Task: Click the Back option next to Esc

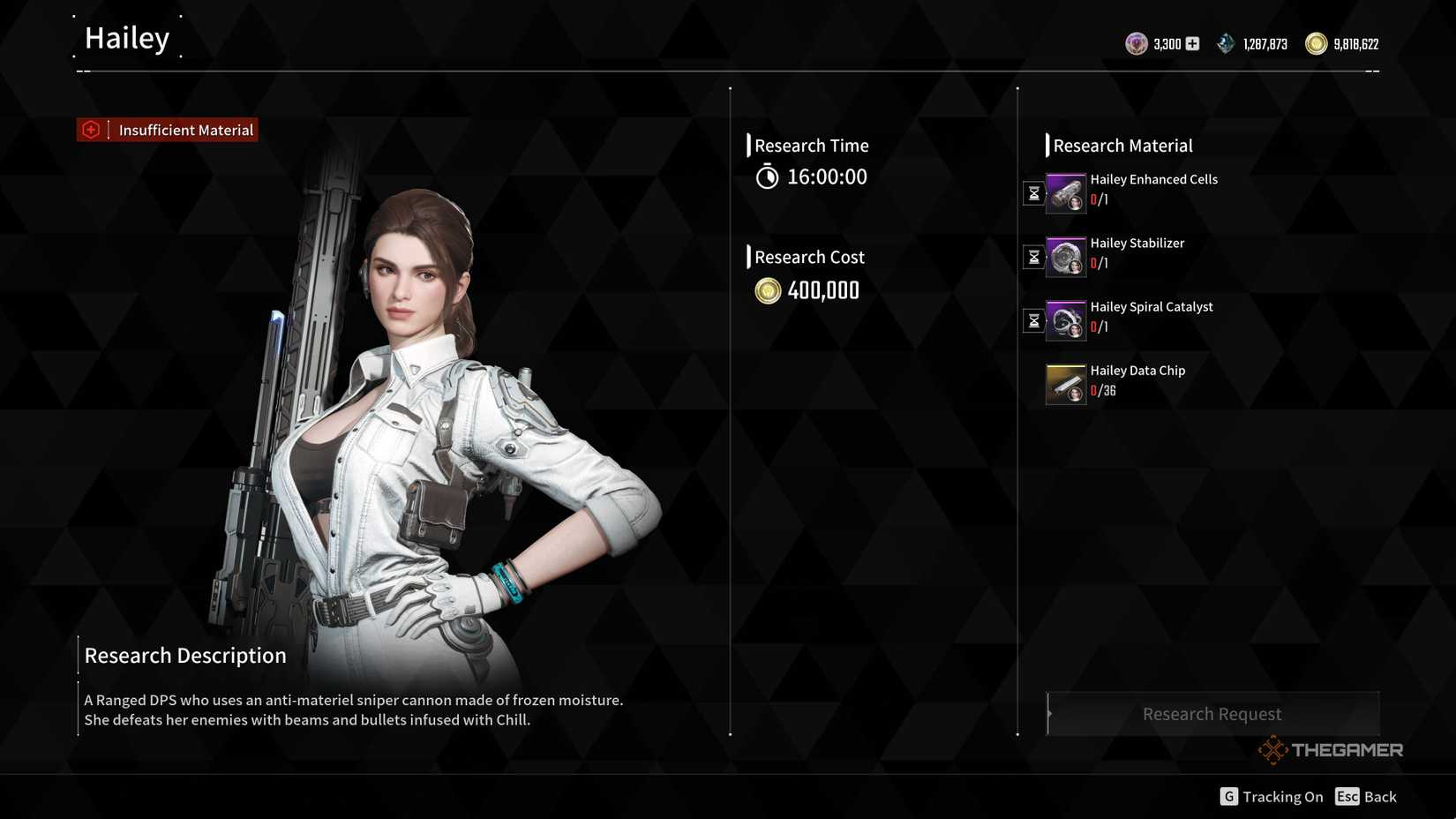Action: point(1380,796)
